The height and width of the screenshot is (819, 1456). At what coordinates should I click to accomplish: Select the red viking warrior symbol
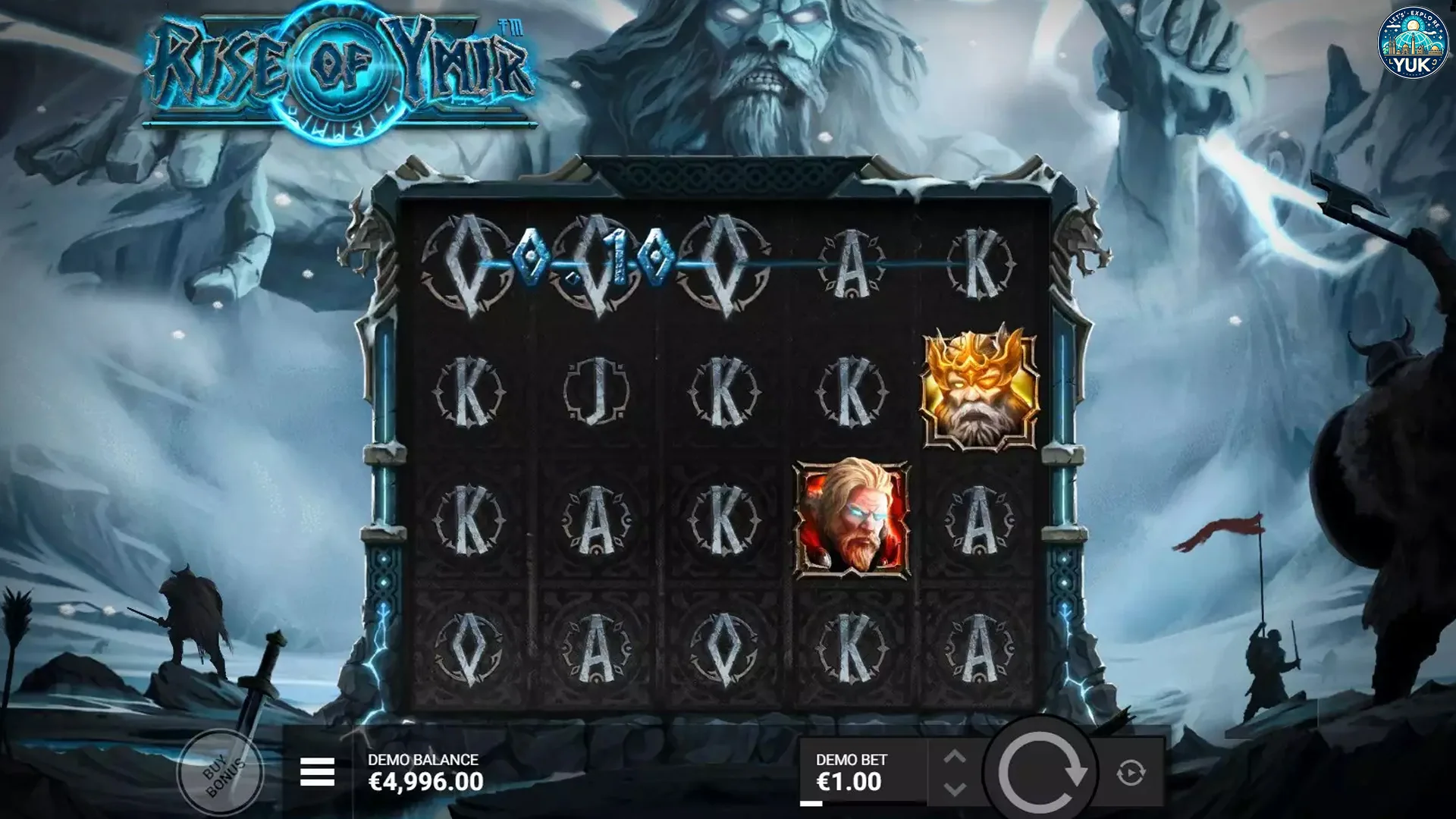[x=852, y=519]
